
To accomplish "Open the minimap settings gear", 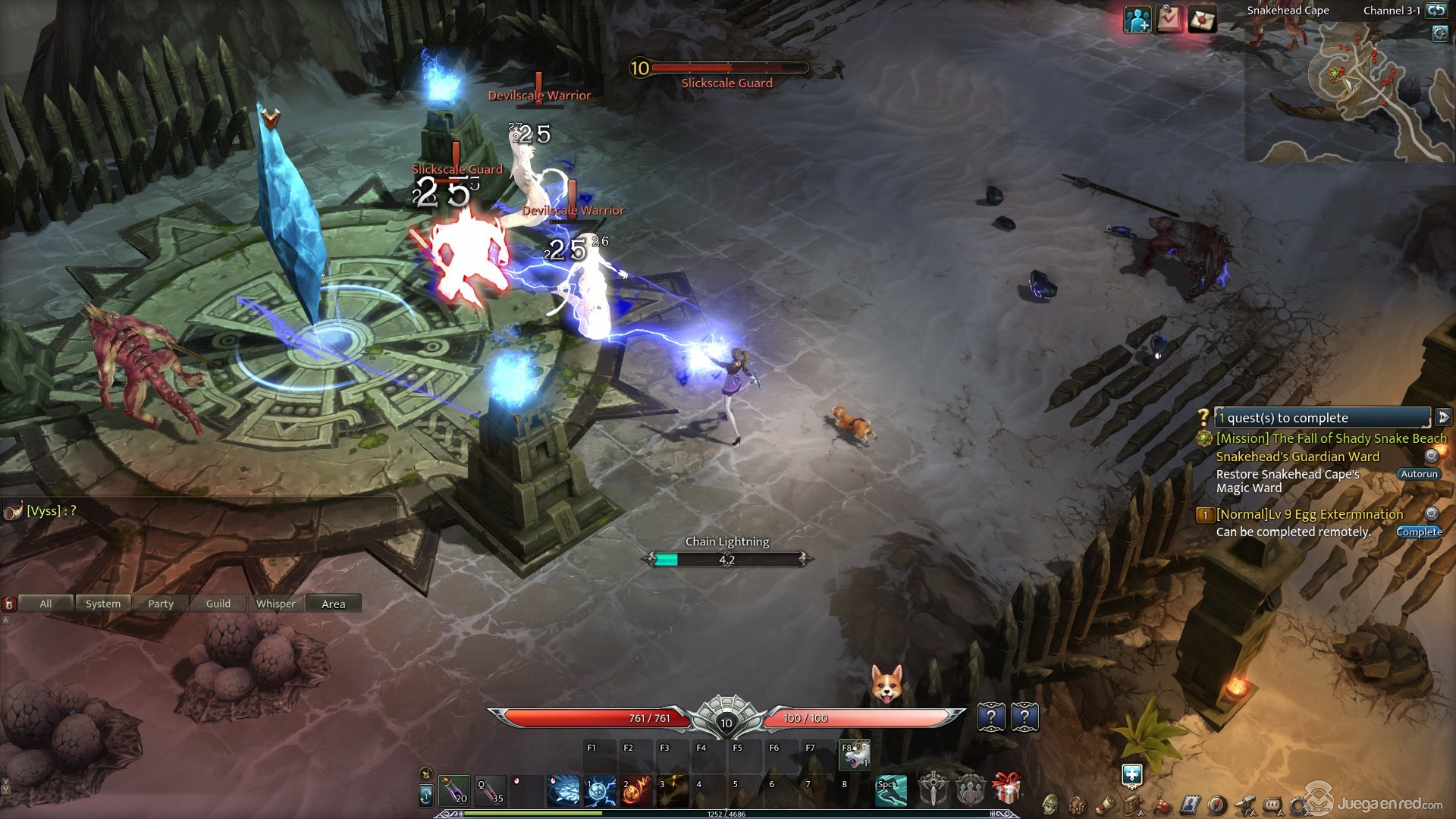I will coord(1439,33).
